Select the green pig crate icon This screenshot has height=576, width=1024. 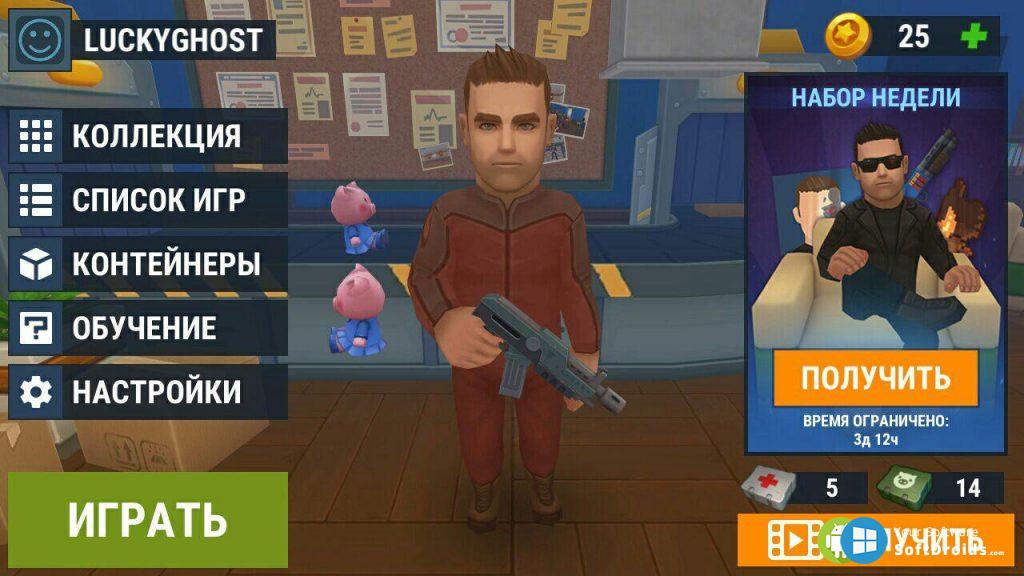pyautogui.click(x=903, y=487)
